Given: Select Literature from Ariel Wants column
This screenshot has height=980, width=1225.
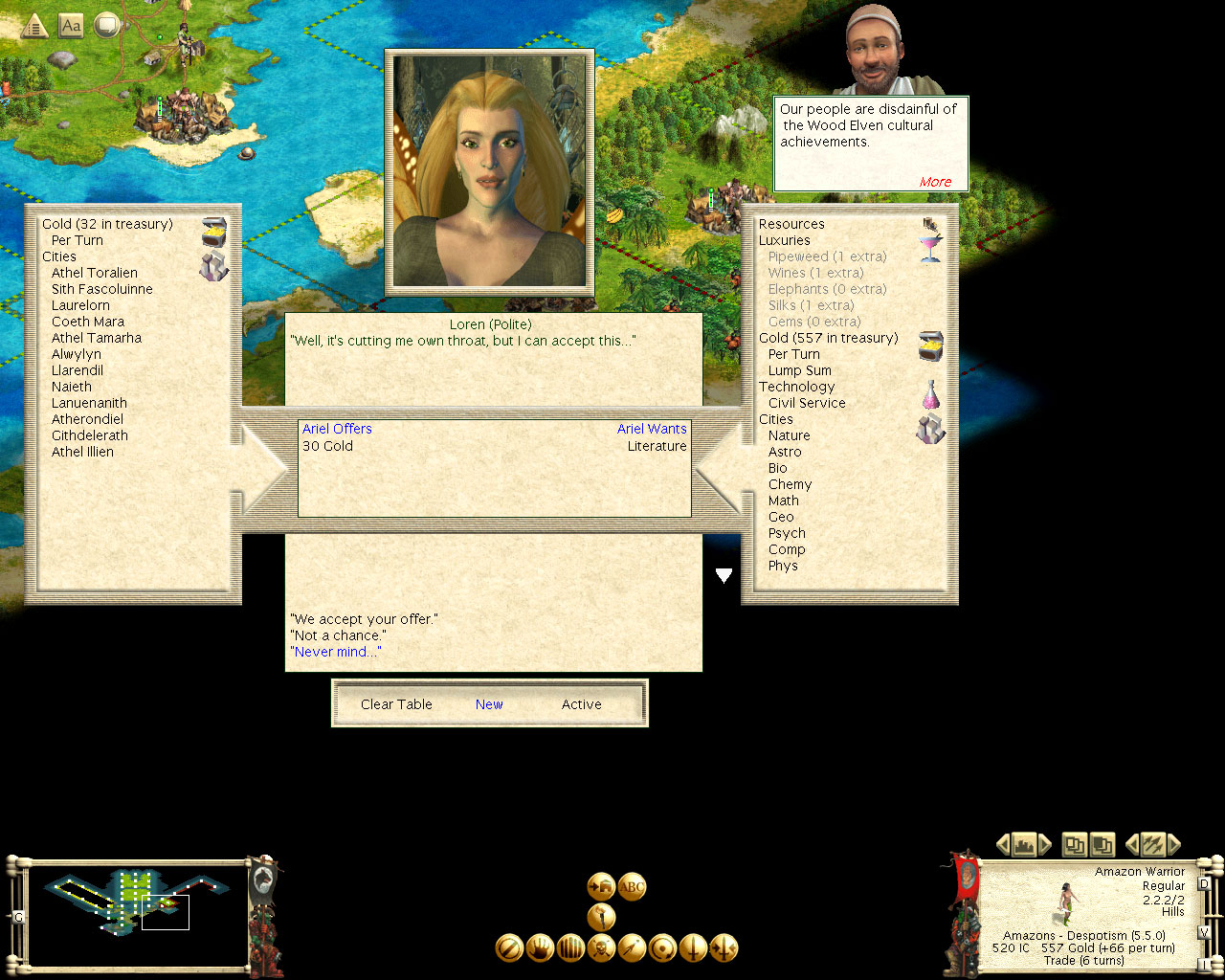Looking at the screenshot, I should coord(657,446).
